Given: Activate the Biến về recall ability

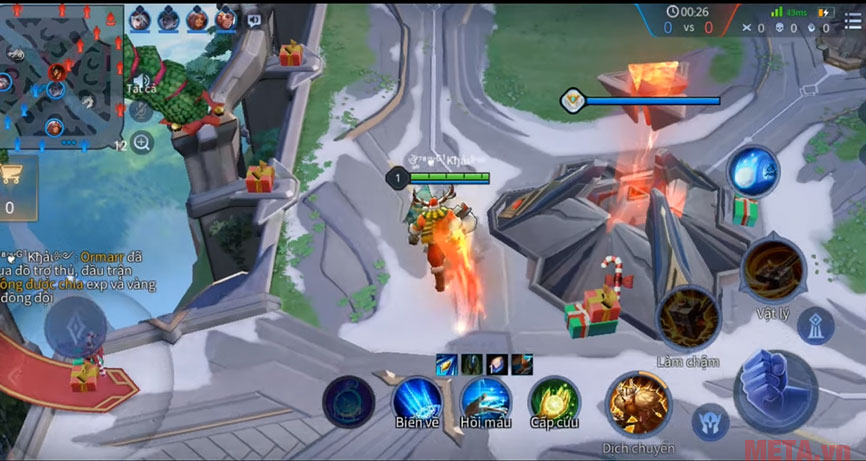Looking at the screenshot, I should (x=417, y=400).
